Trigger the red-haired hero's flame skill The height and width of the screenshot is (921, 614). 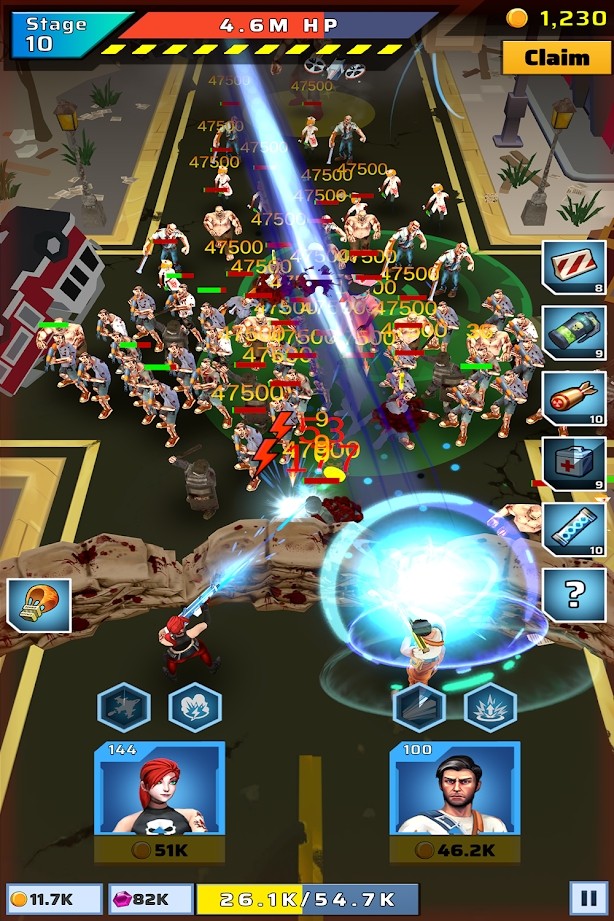click(194, 708)
